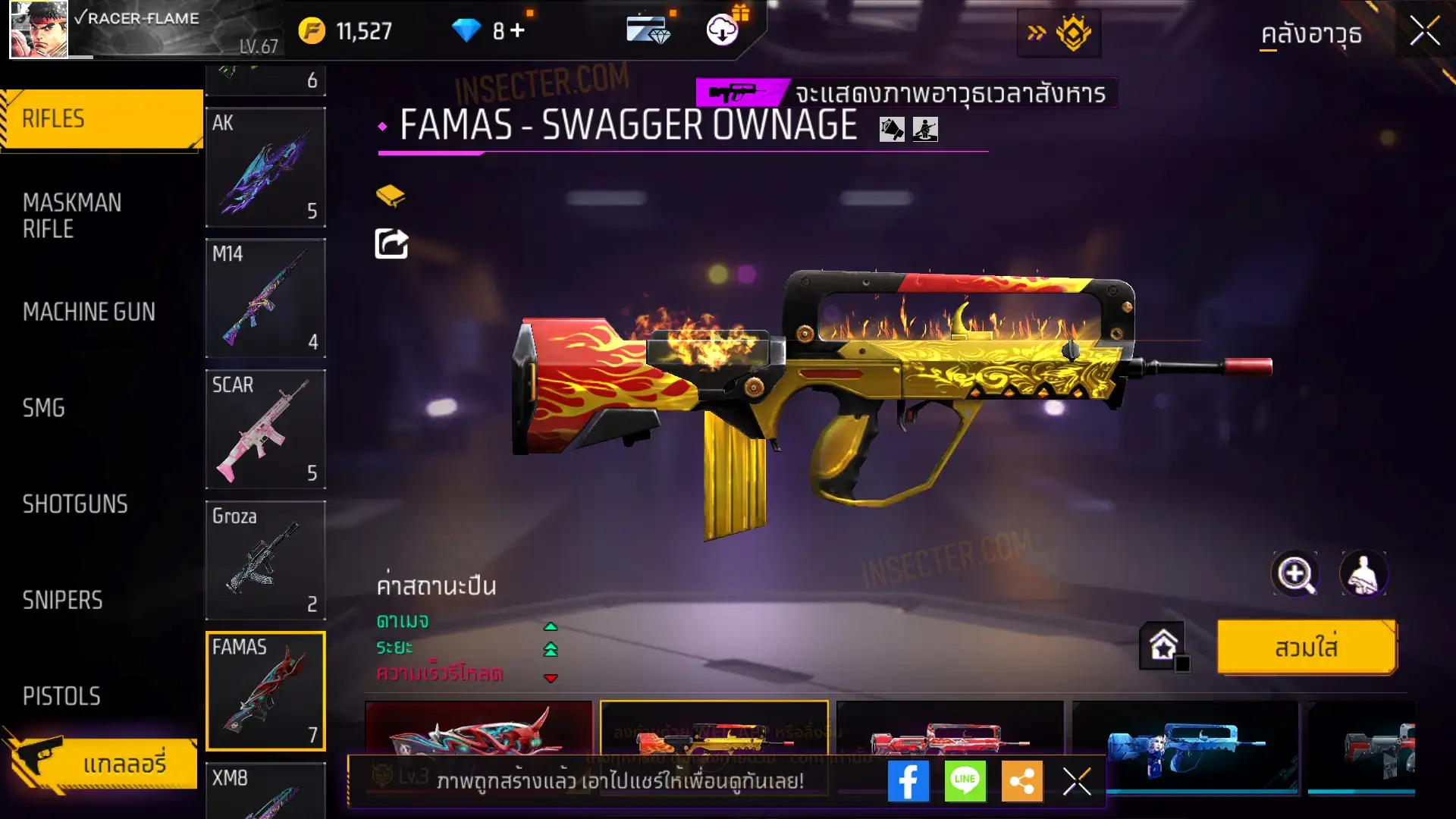Pick the Groza weapon tile
This screenshot has width=1456, height=819.
tap(265, 560)
